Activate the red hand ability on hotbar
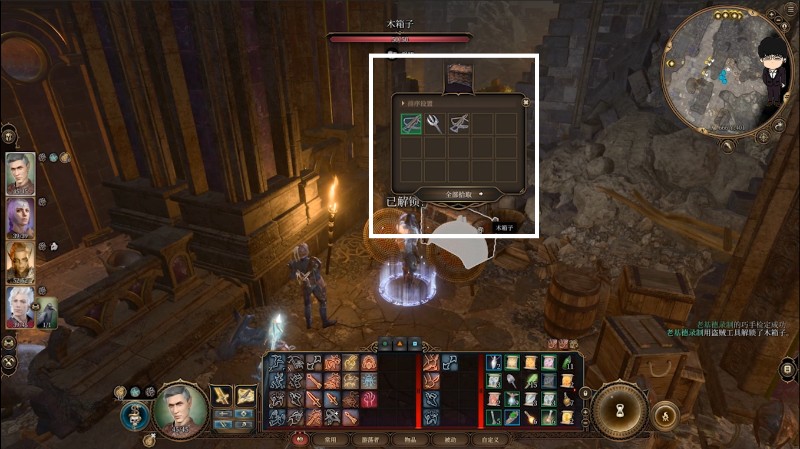 [x=369, y=399]
